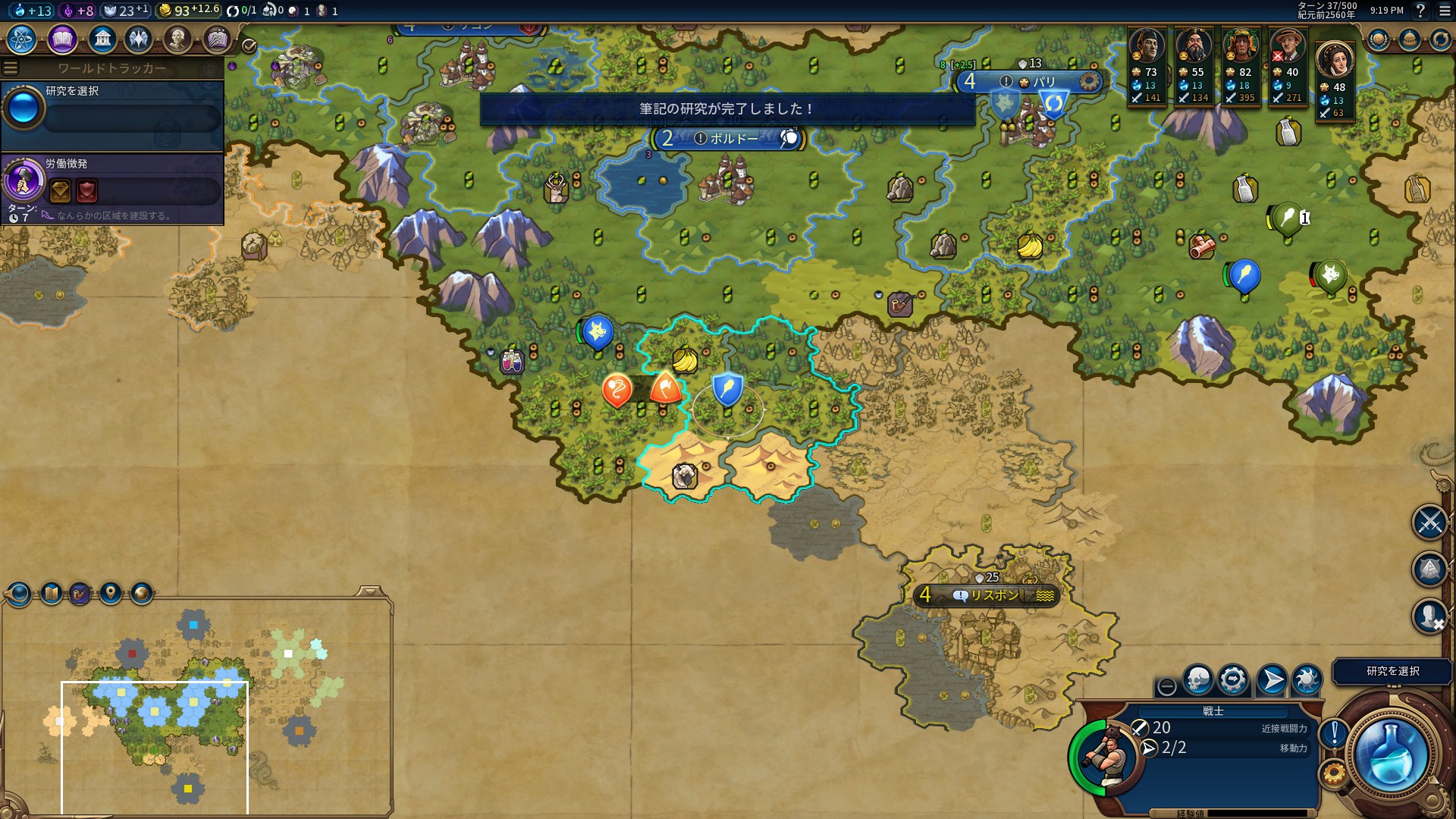Open the help question mark
This screenshot has width=1456, height=819.
pyautogui.click(x=1420, y=11)
